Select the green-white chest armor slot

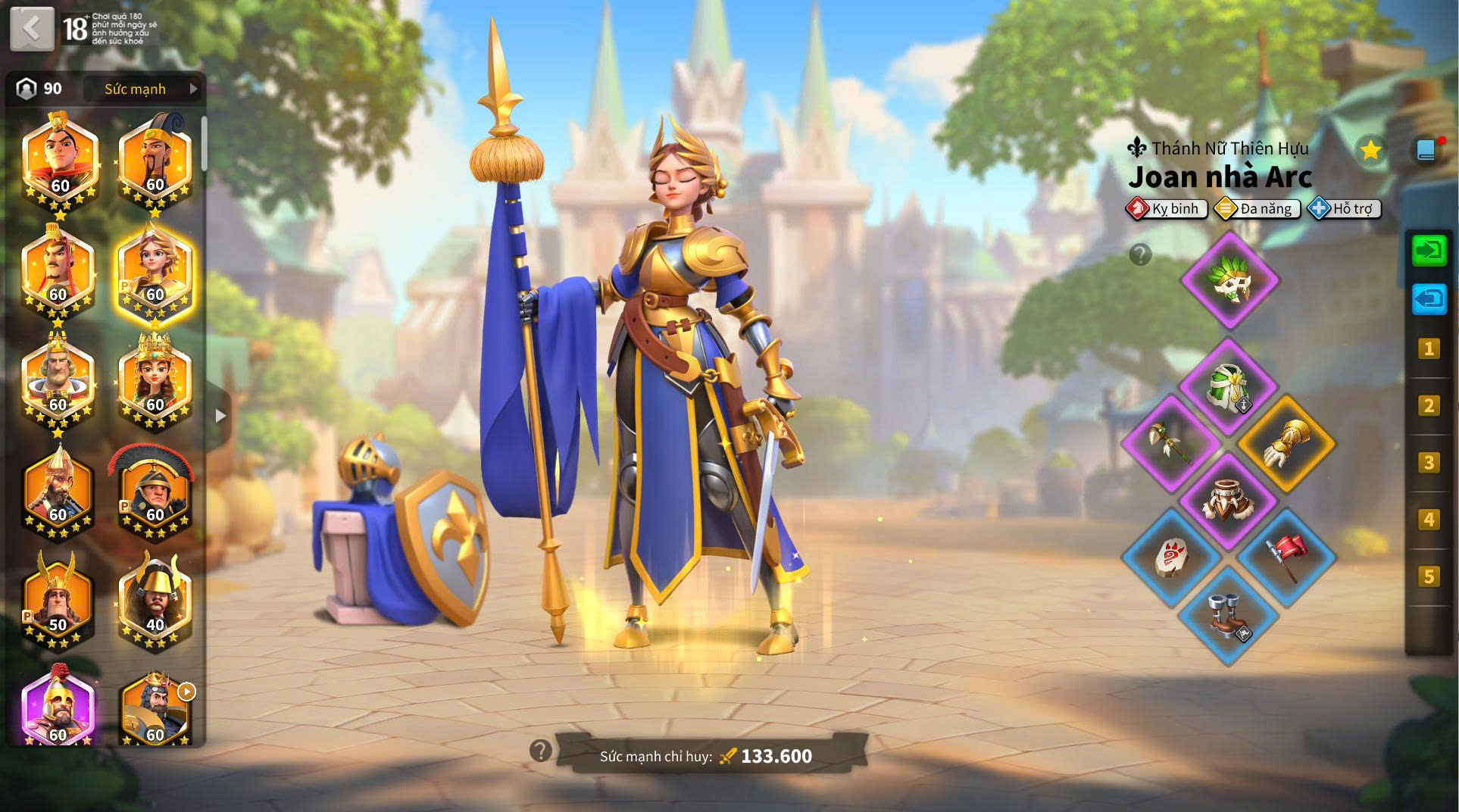click(x=1229, y=387)
